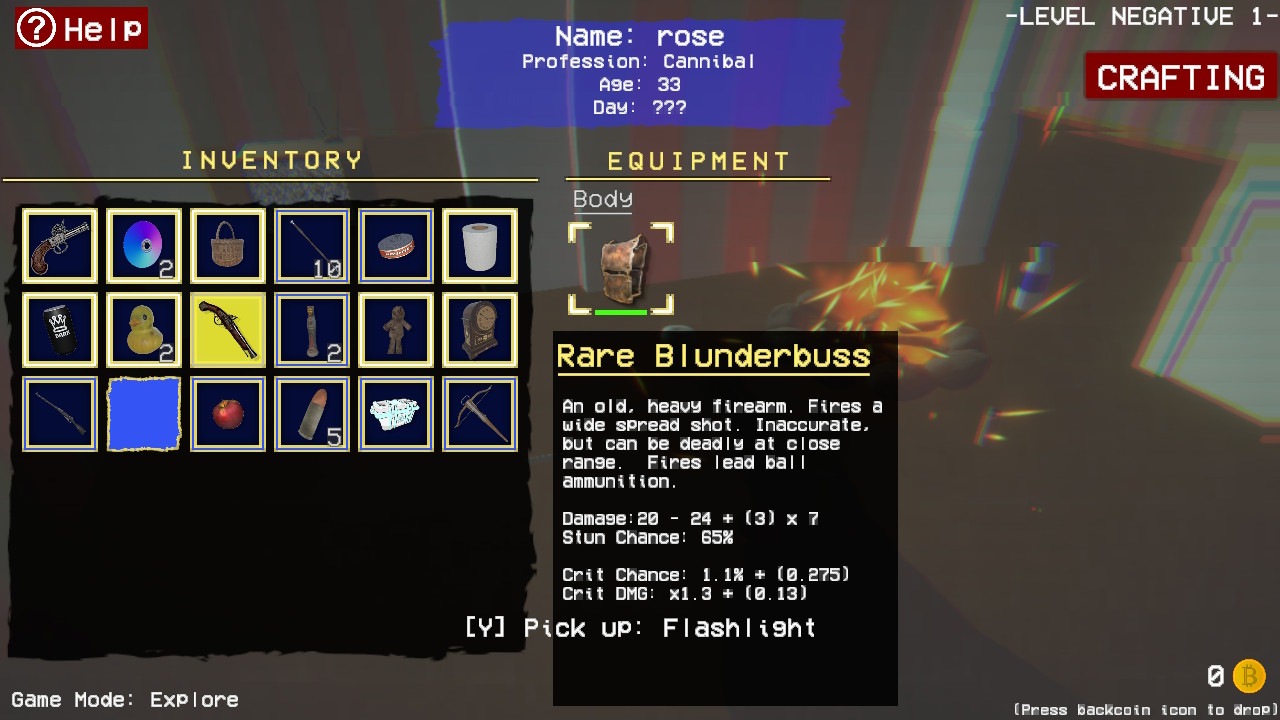Select the flintlock pistol in the inventory
This screenshot has width=1280, height=720.
[x=59, y=245]
